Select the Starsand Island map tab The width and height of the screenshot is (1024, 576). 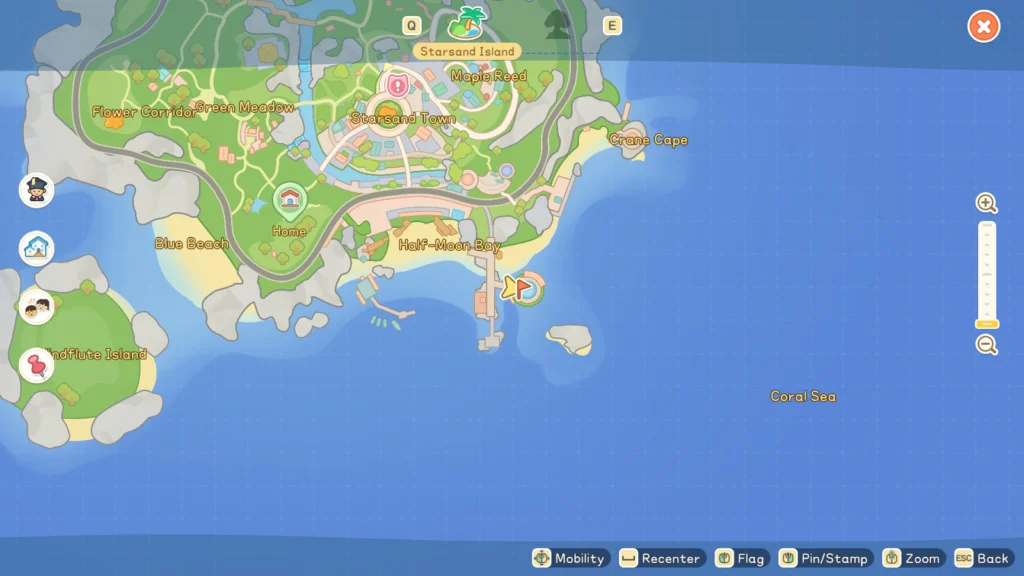pos(467,23)
